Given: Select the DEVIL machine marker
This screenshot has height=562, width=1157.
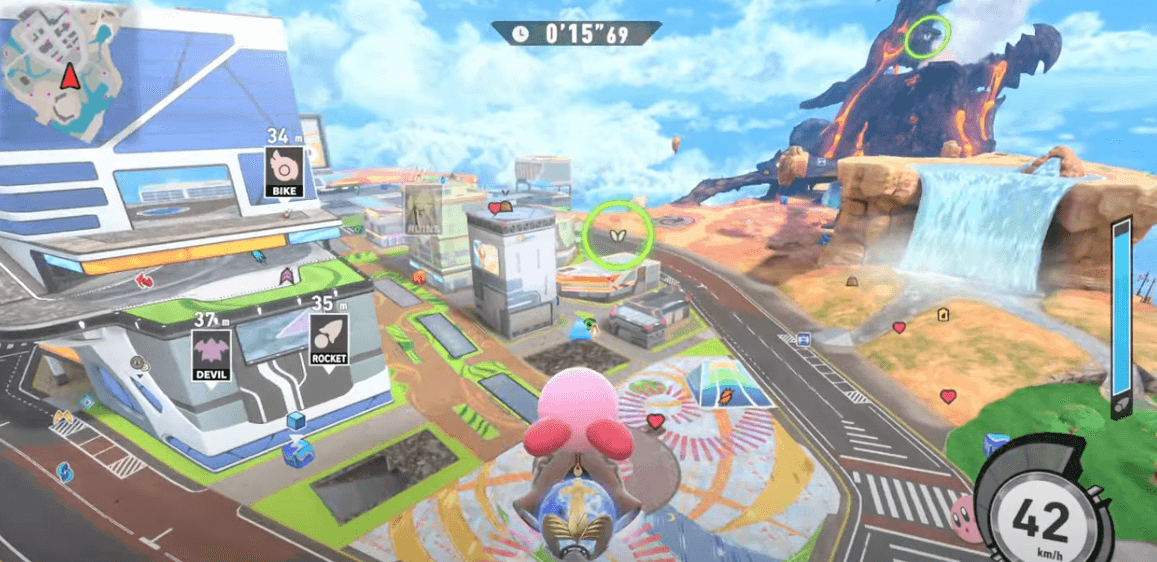Looking at the screenshot, I should pyautogui.click(x=212, y=354).
